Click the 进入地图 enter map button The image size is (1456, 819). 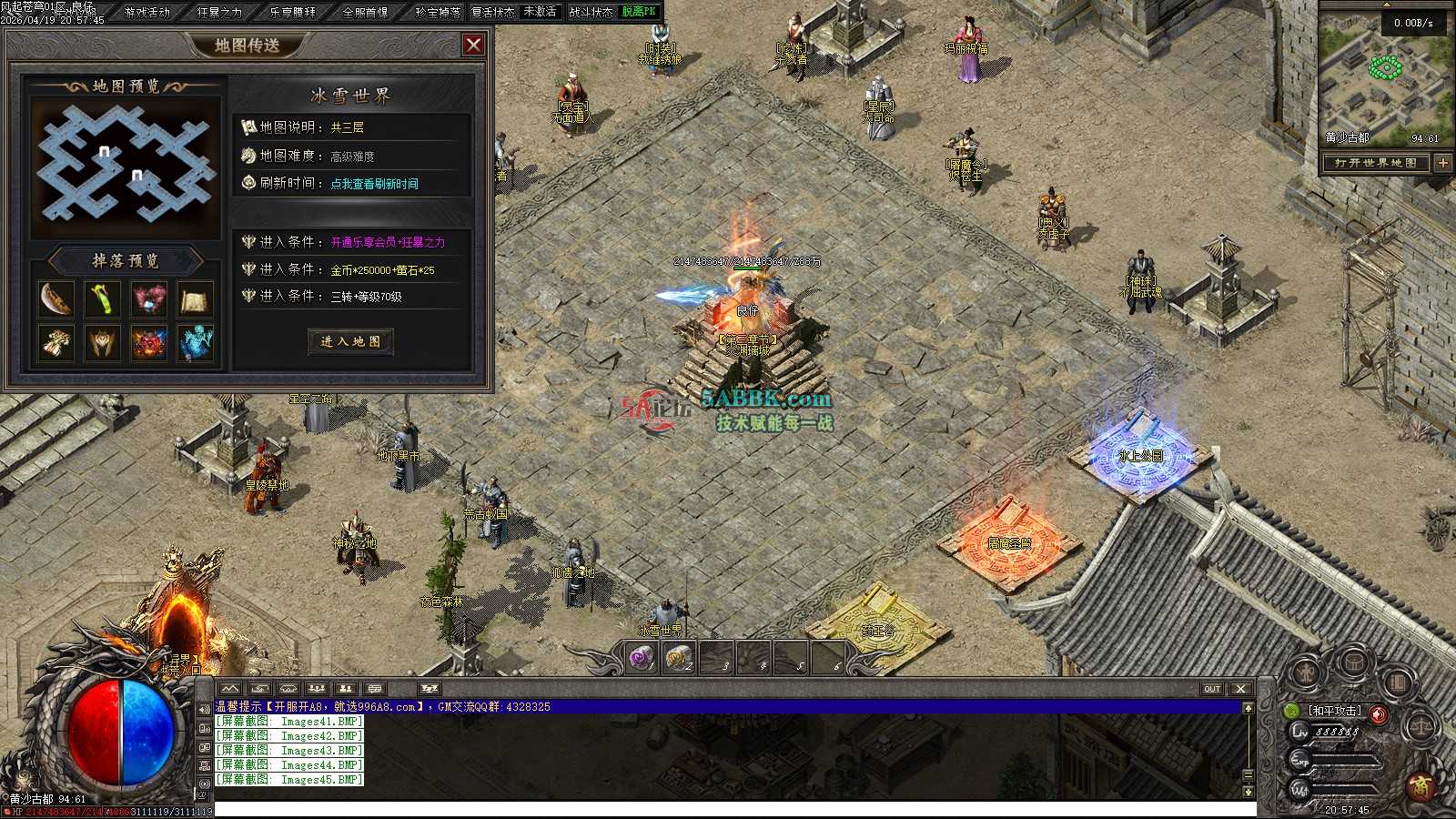(x=350, y=341)
